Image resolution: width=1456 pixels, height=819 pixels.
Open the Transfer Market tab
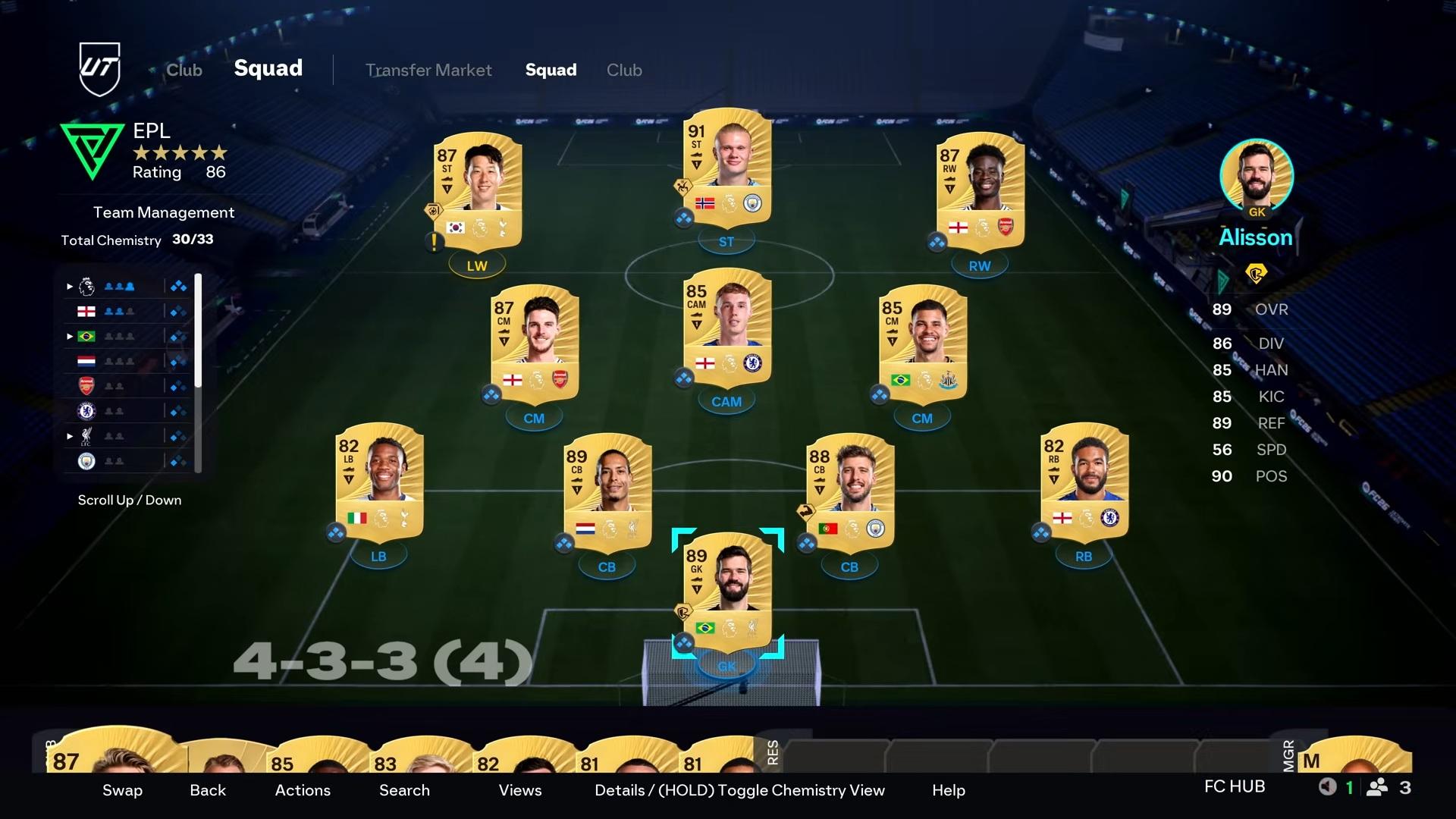tap(428, 70)
